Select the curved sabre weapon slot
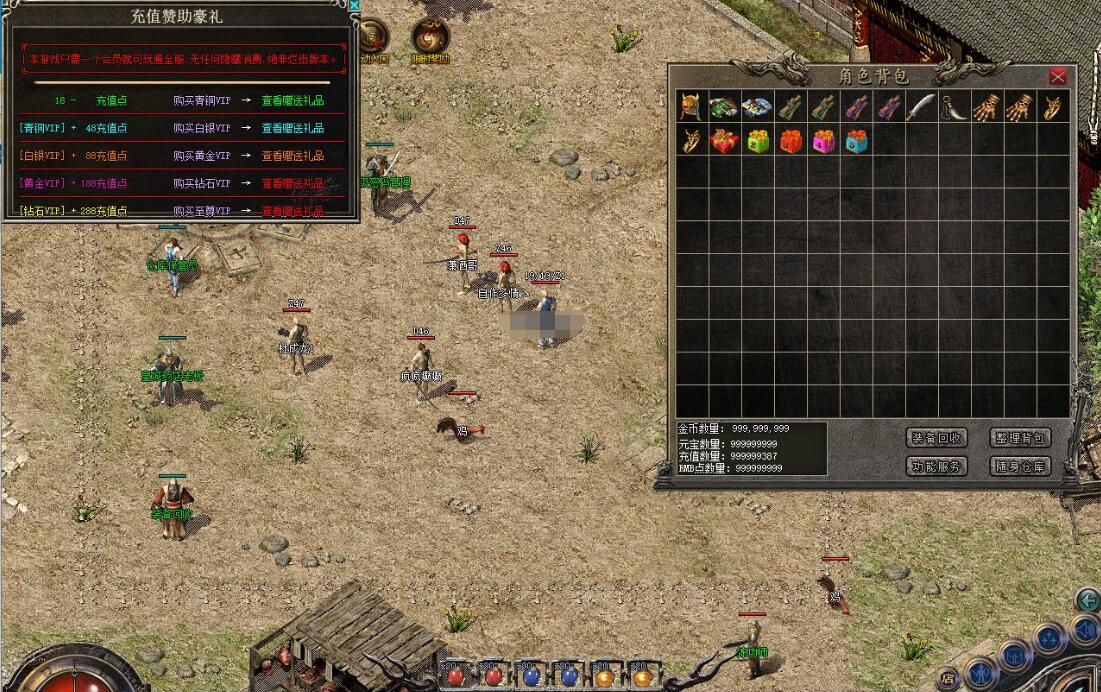The width and height of the screenshot is (1101, 692). 920,107
